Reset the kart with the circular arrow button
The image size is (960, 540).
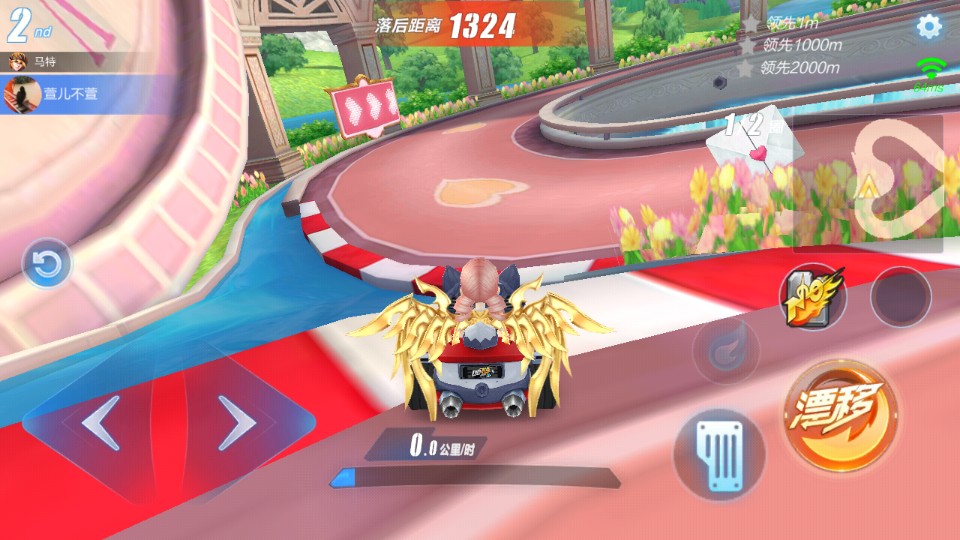point(47,264)
